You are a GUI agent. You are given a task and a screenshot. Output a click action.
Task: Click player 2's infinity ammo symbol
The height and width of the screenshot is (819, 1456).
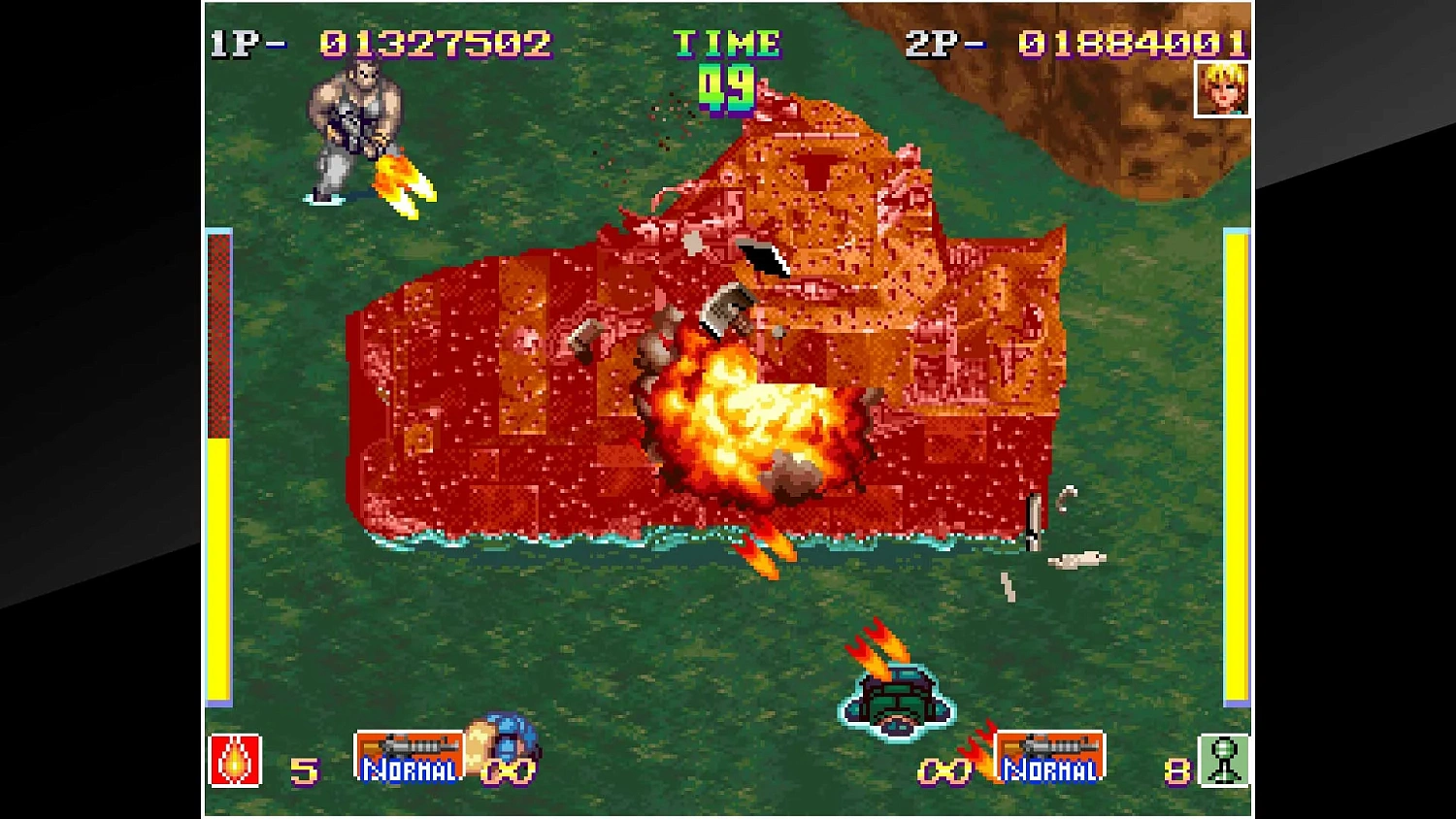tap(945, 772)
